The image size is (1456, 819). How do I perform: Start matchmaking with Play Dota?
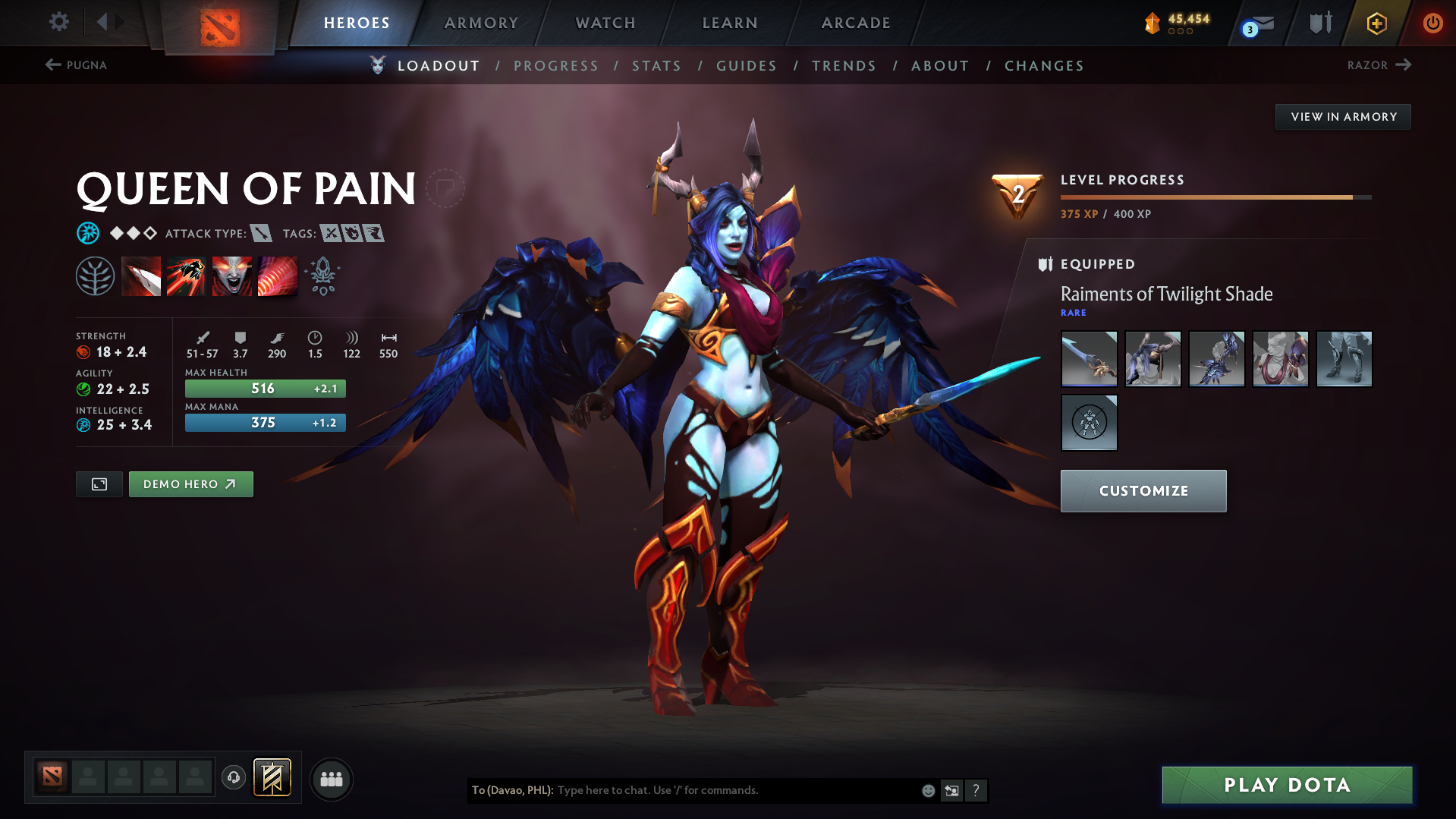coord(1287,785)
